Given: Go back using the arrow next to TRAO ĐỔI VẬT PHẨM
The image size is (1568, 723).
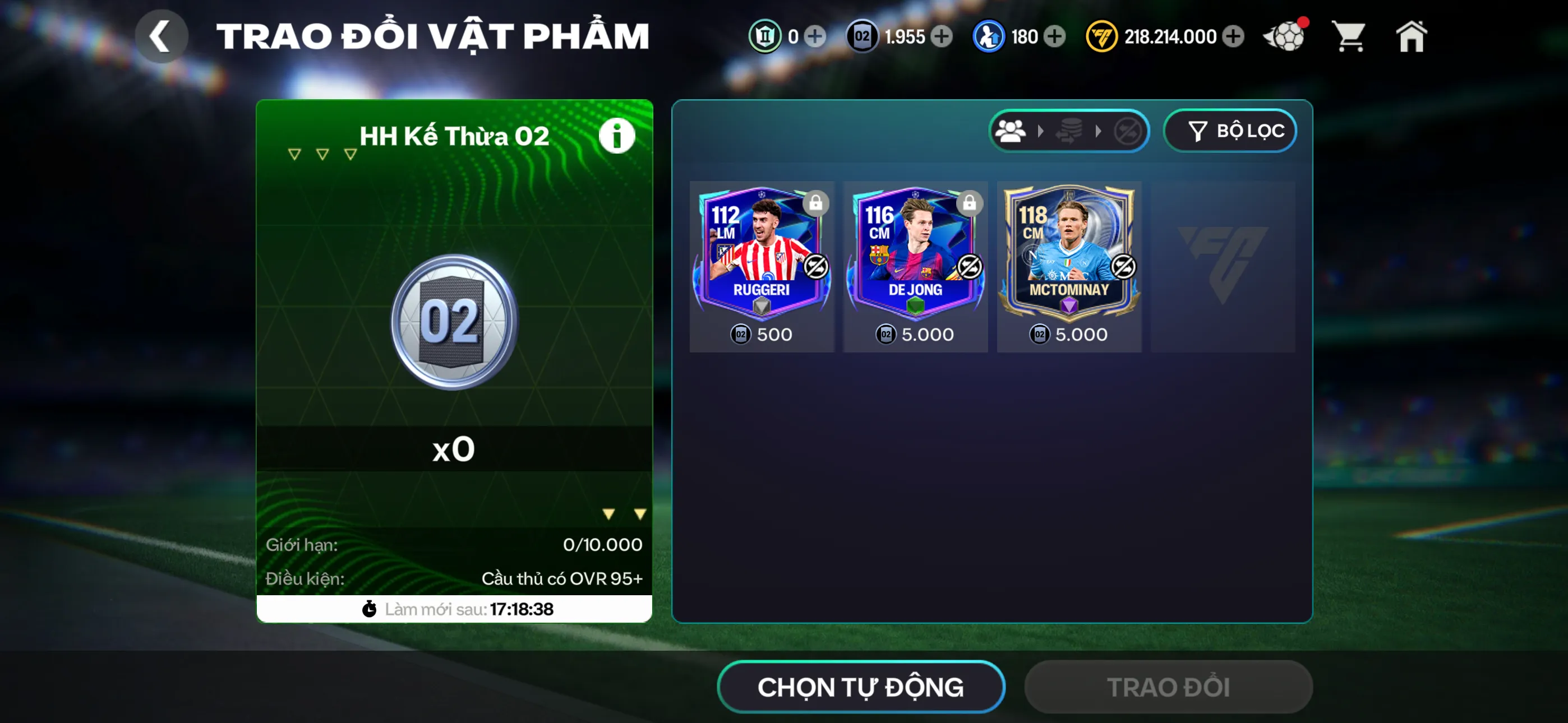Looking at the screenshot, I should 161,35.
